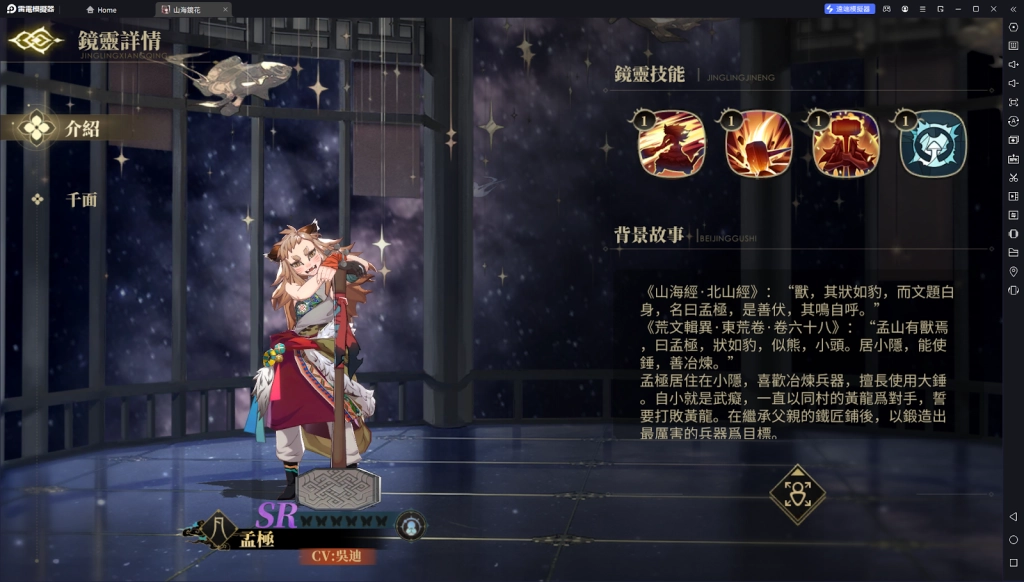Switch to the 千面 tab
Viewport: 1024px width, 582px height.
point(81,199)
